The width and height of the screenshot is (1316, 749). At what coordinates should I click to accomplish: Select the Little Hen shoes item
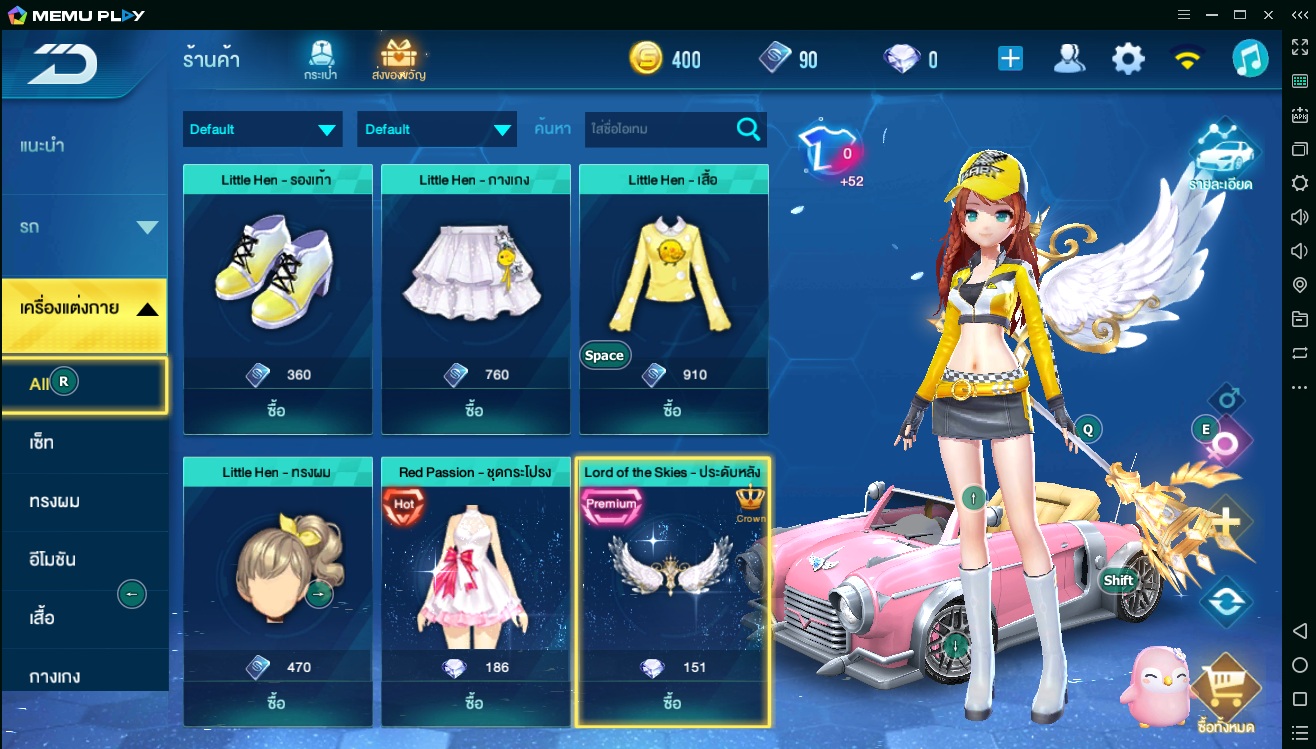click(x=277, y=275)
